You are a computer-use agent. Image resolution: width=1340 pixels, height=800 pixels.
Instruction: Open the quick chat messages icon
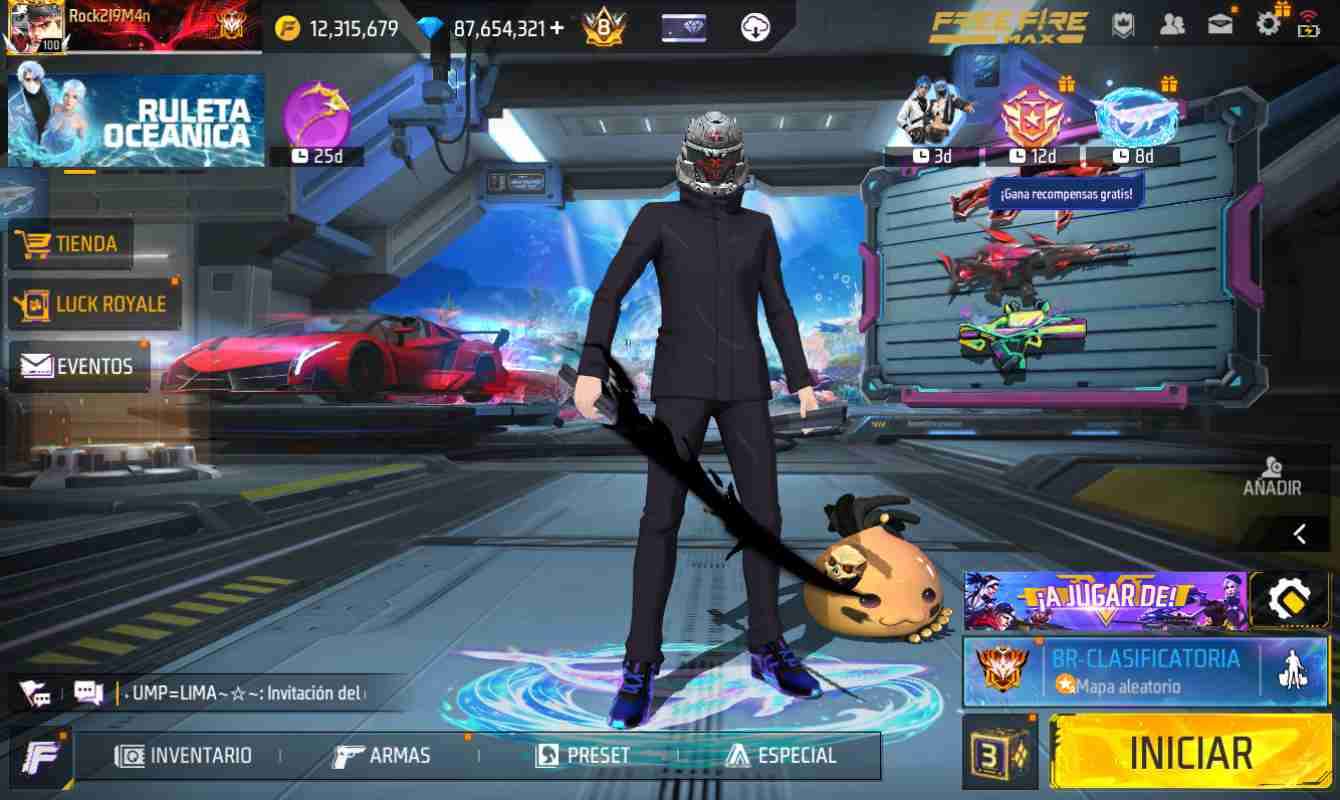click(90, 690)
